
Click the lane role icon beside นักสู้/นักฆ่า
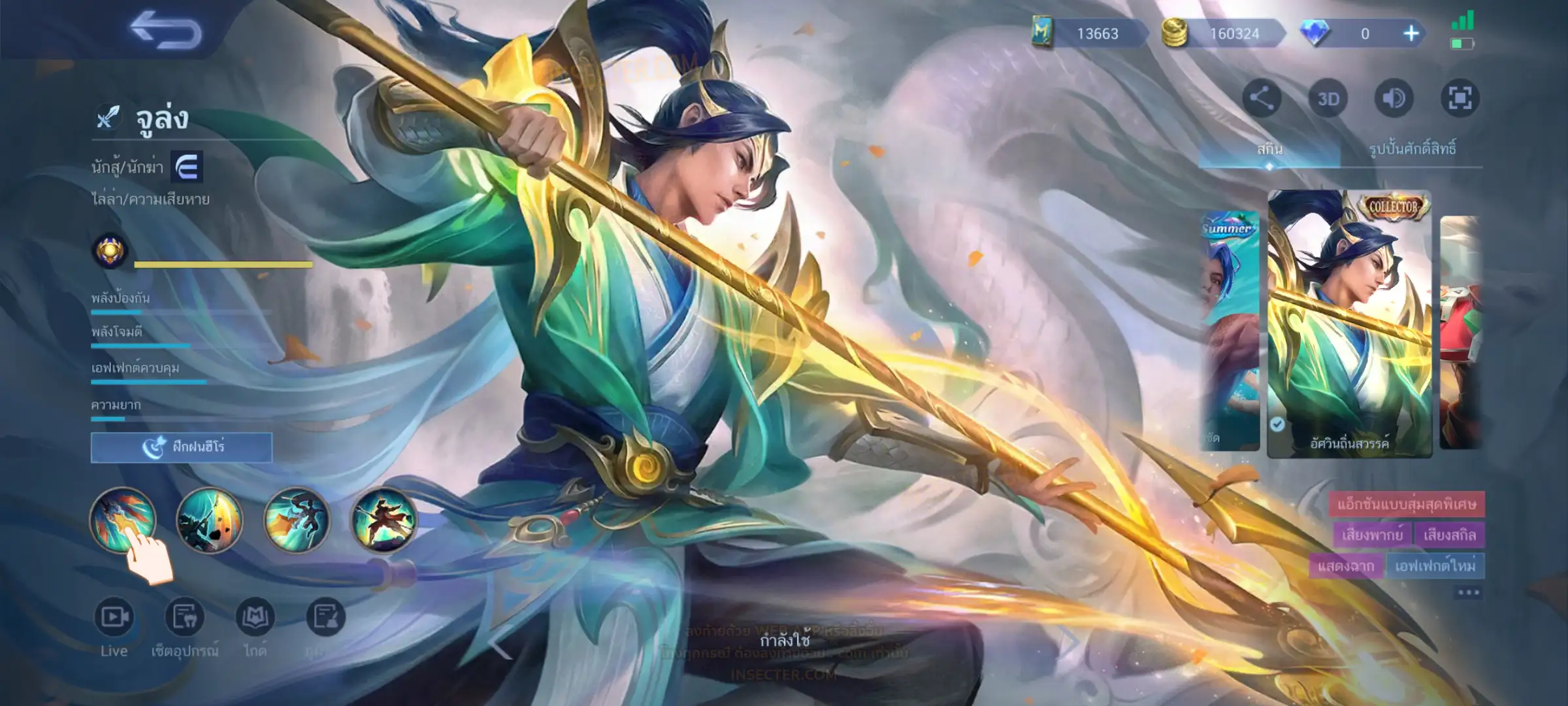pyautogui.click(x=187, y=167)
